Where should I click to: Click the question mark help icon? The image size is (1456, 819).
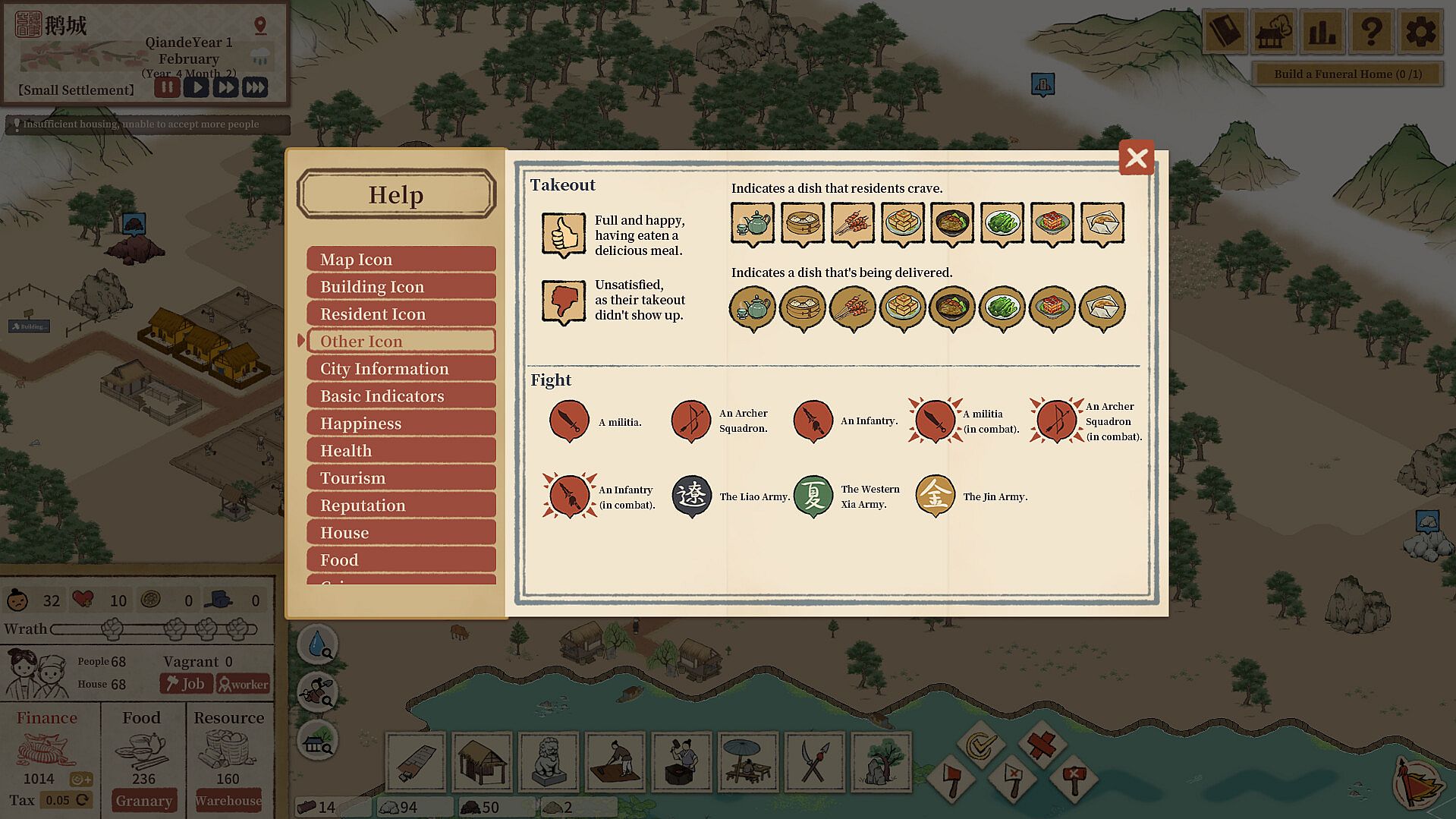1371,32
